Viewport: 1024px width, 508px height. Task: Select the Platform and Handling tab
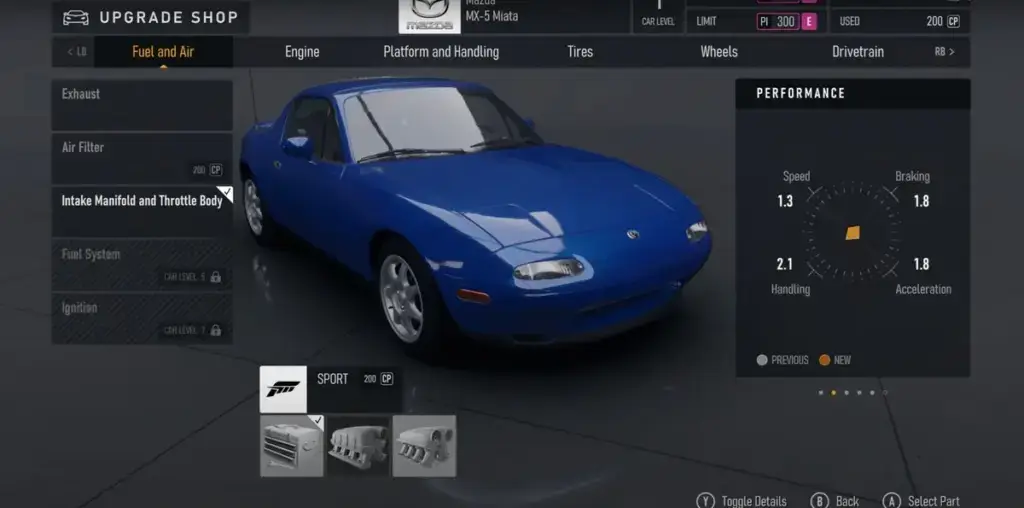(441, 52)
